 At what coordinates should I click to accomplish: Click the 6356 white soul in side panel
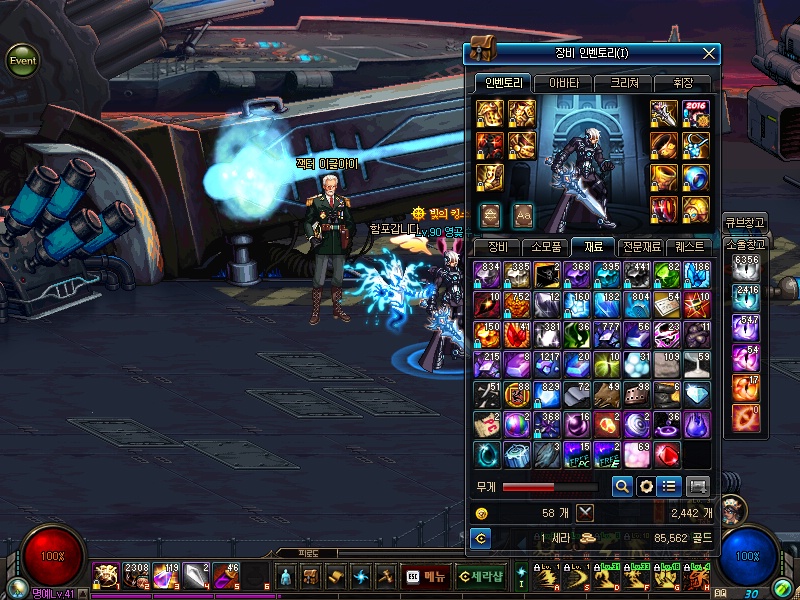pyautogui.click(x=746, y=269)
